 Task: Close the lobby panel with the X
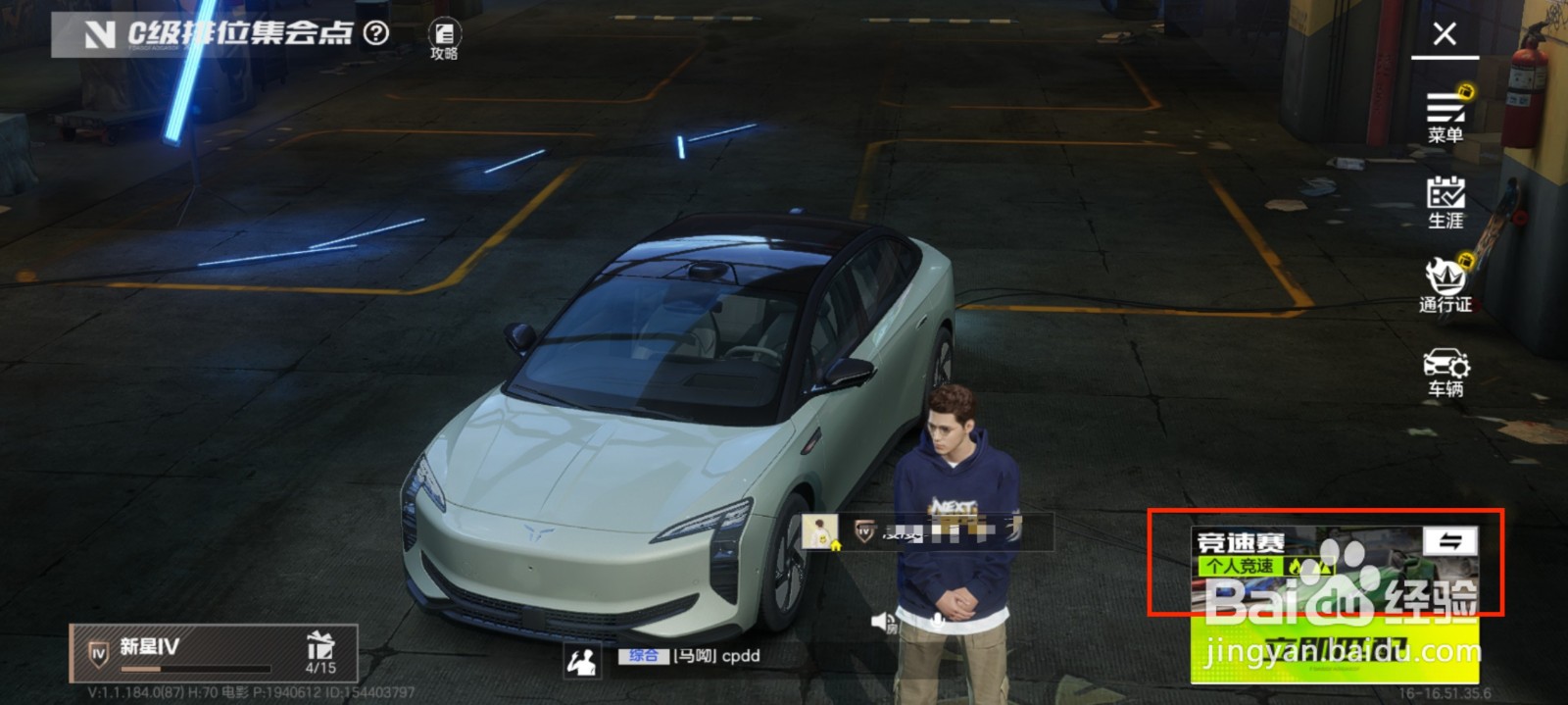[x=1444, y=34]
